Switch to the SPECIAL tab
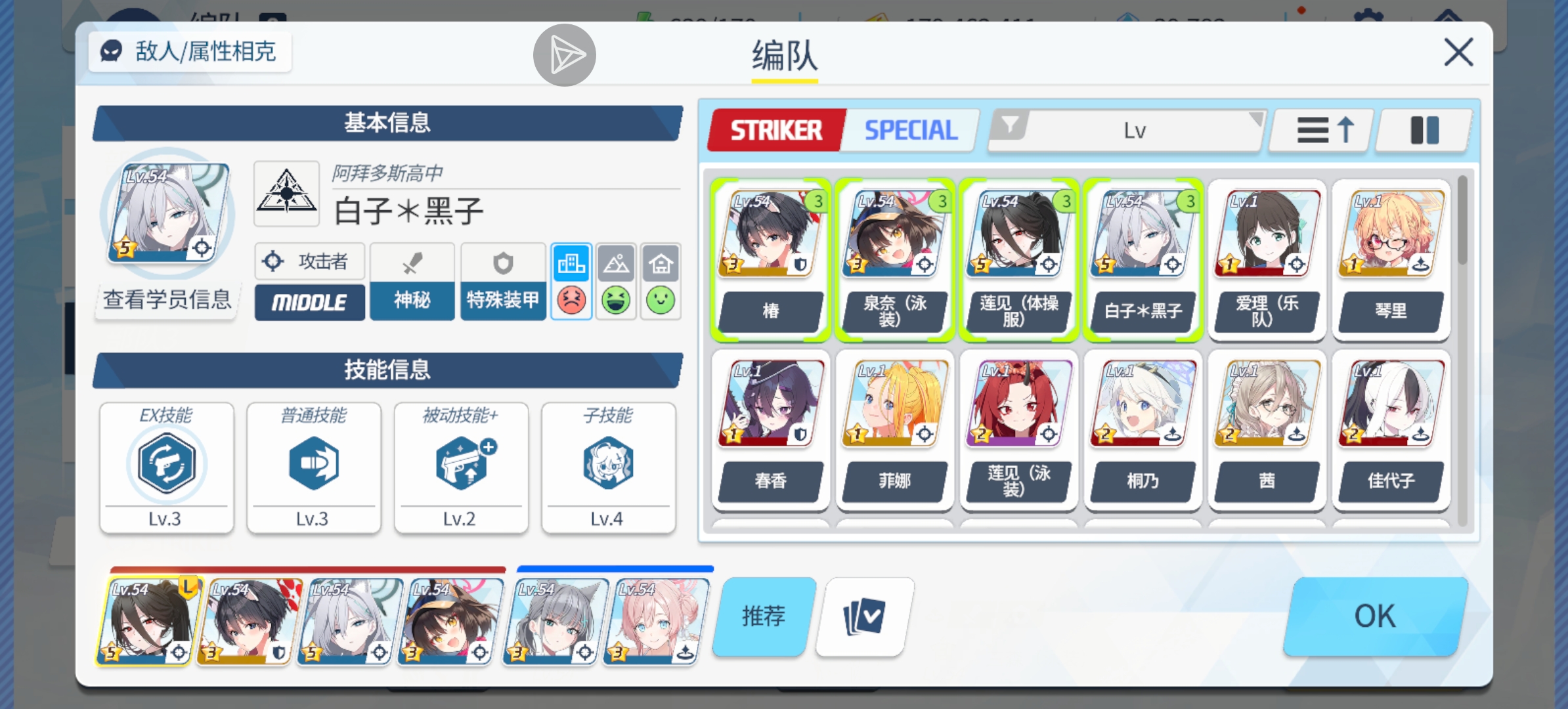 pyautogui.click(x=909, y=129)
